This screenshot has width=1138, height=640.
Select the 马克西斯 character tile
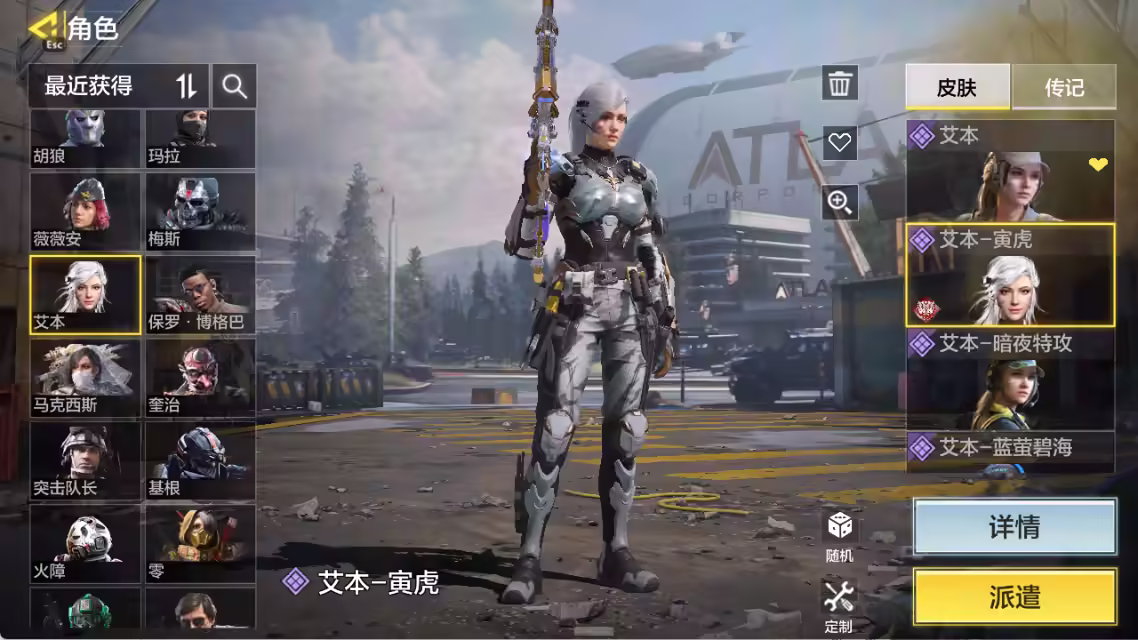[x=85, y=377]
